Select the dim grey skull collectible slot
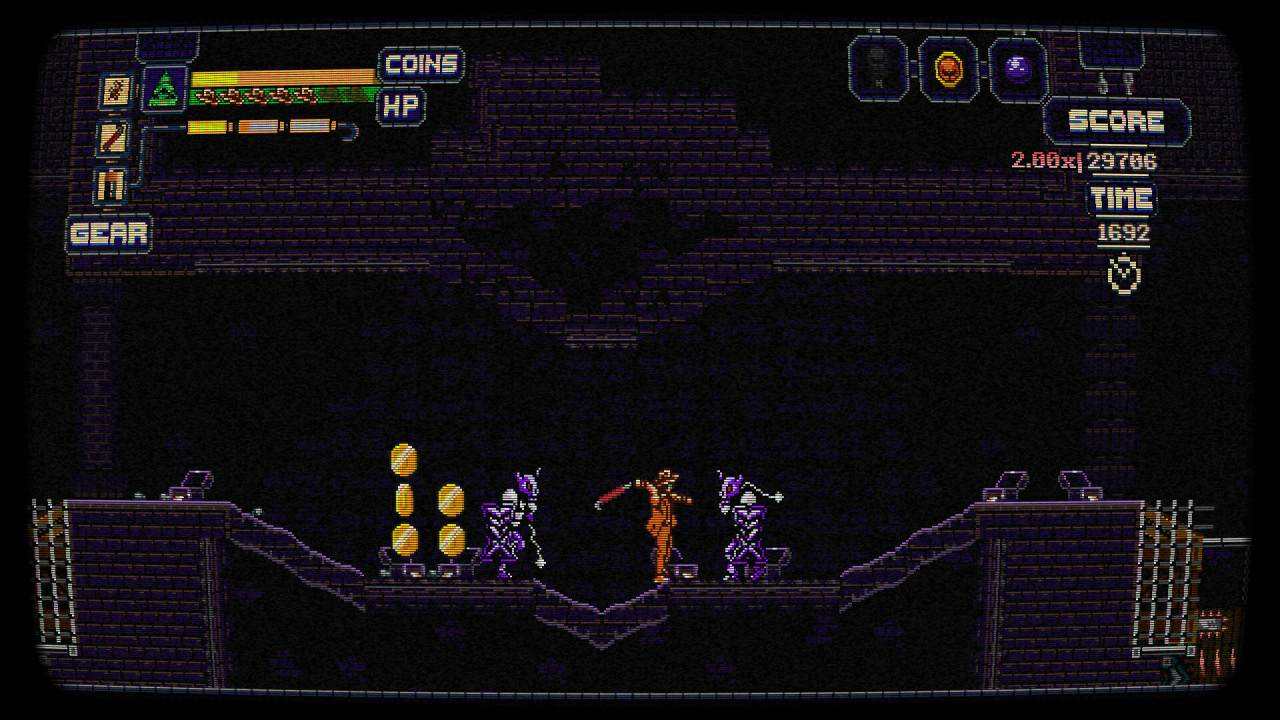The width and height of the screenshot is (1280, 720). pos(877,68)
